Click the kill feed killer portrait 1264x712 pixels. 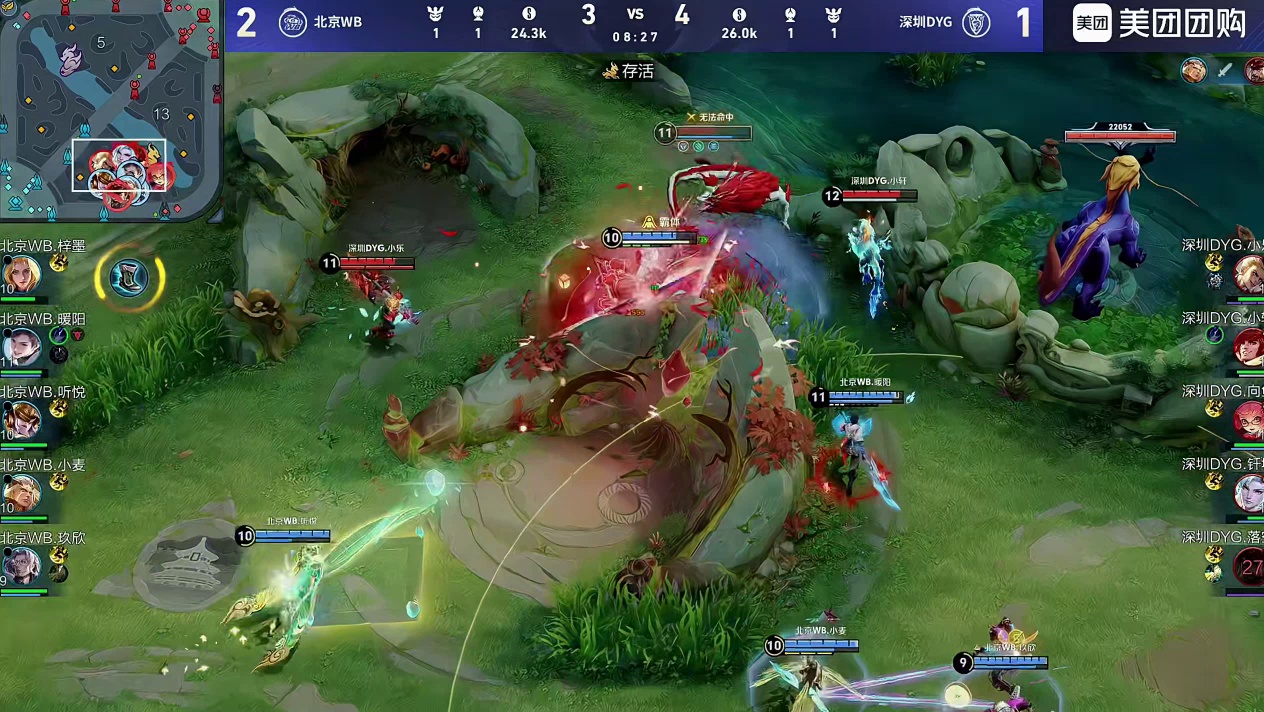click(x=1193, y=70)
